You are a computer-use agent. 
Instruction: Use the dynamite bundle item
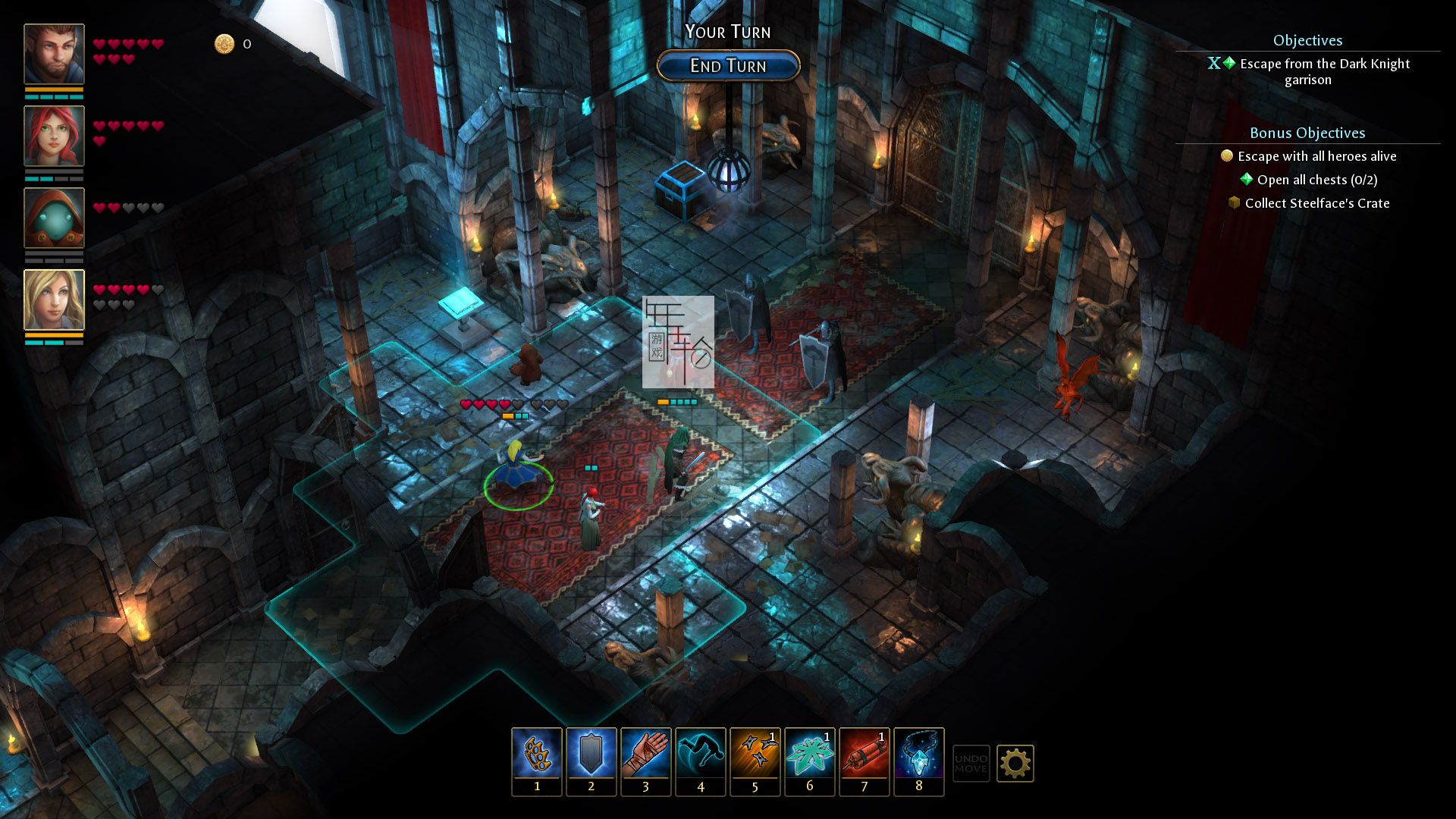(x=864, y=755)
